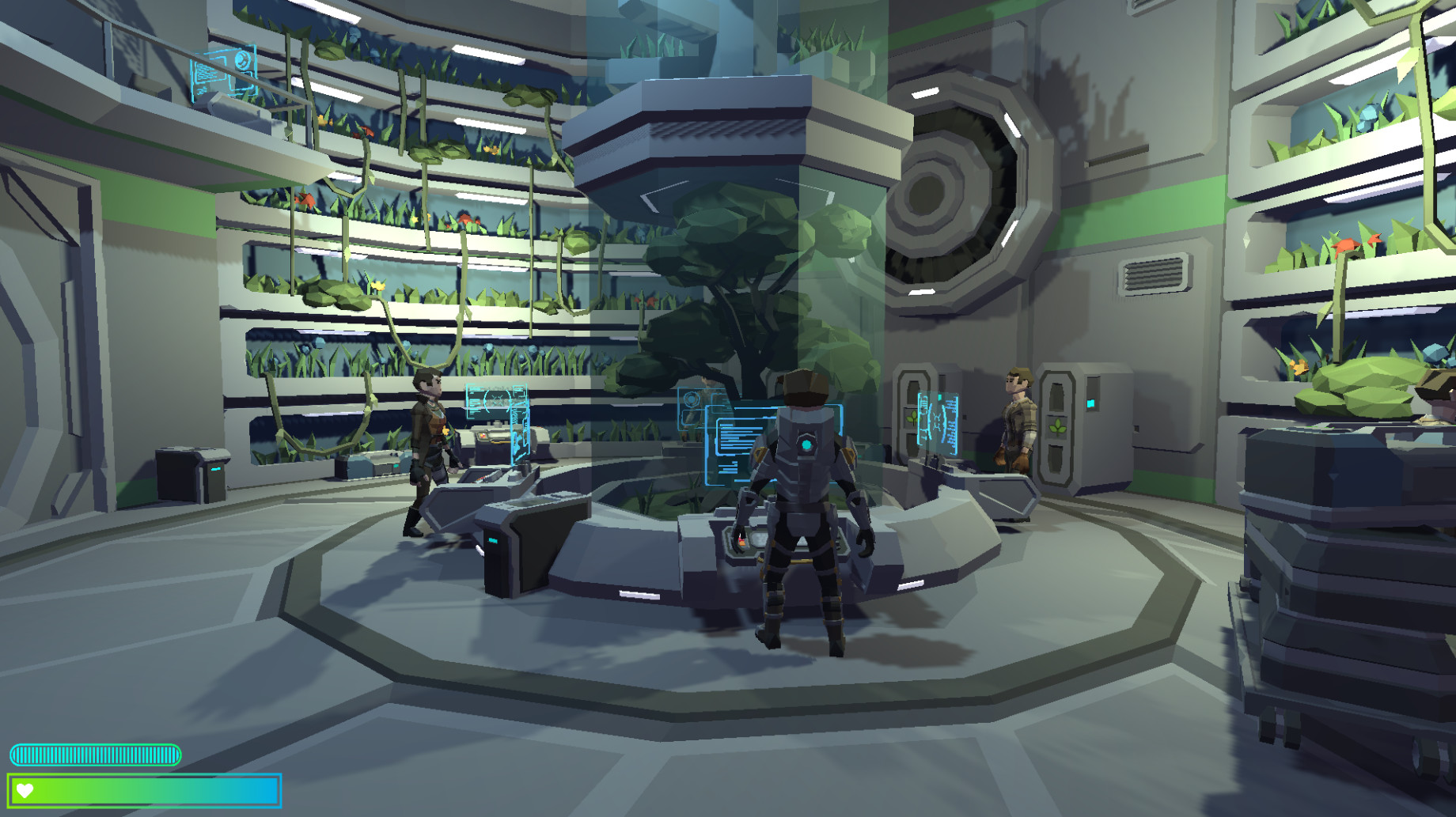This screenshot has width=1456, height=817.
Task: Talk to the crew member near the right lockers
Action: click(x=1015, y=431)
